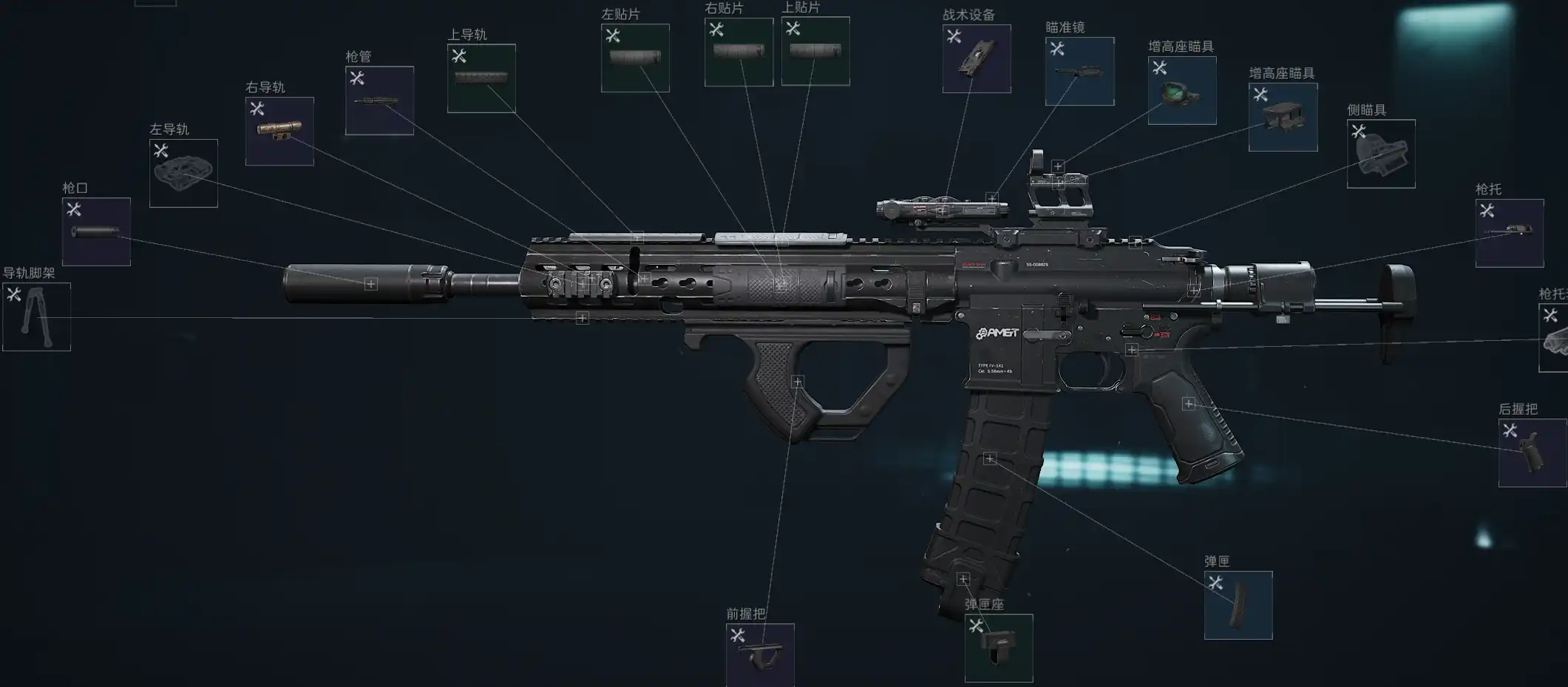Select the green-lens 增高座瞄具 sight slot
This screenshot has height=687, width=1568.
point(1182,90)
